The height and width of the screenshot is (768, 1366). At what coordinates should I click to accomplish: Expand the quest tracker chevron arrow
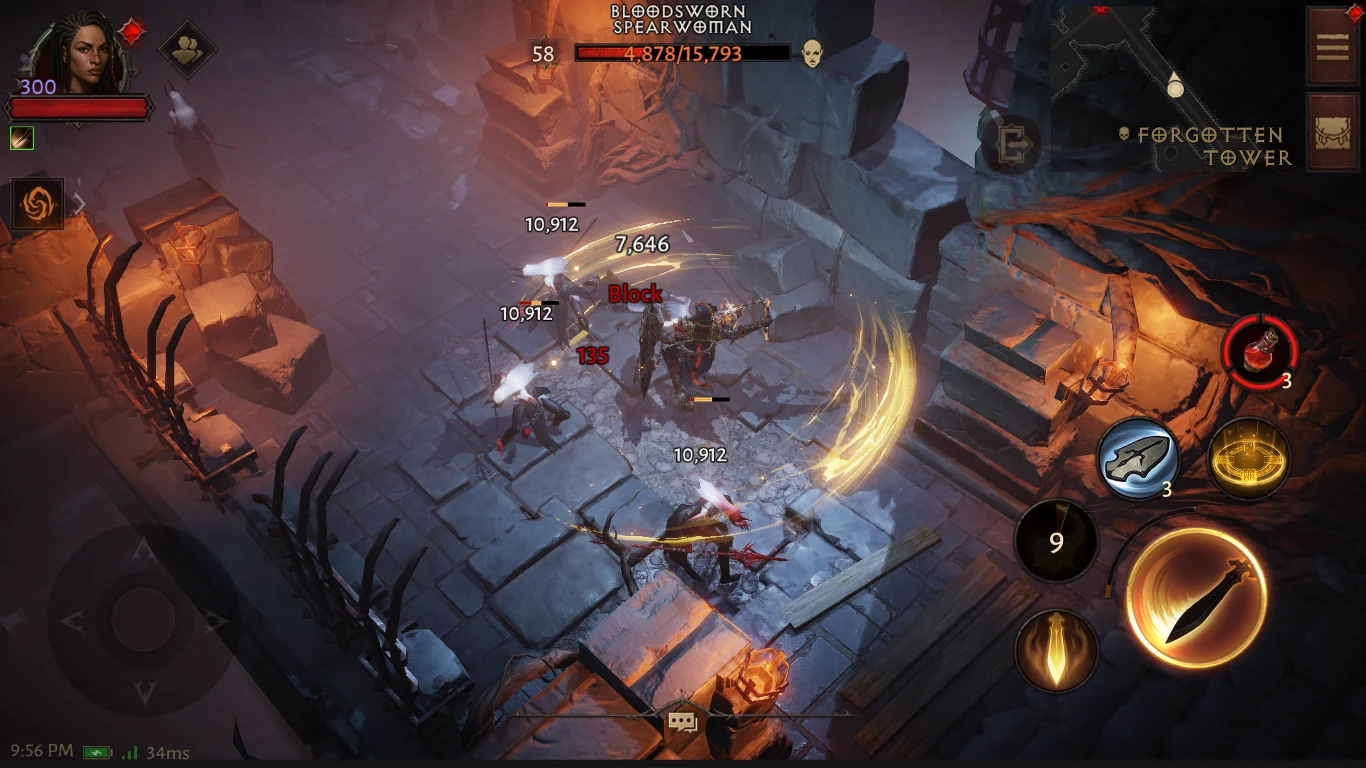click(78, 204)
